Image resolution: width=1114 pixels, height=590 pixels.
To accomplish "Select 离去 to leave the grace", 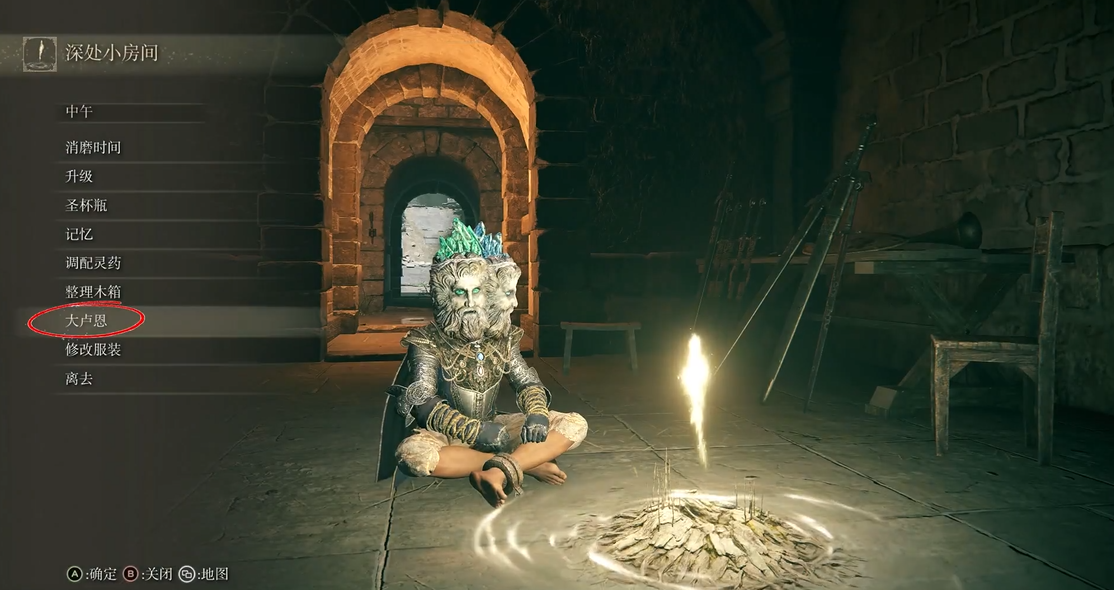I will 79,379.
